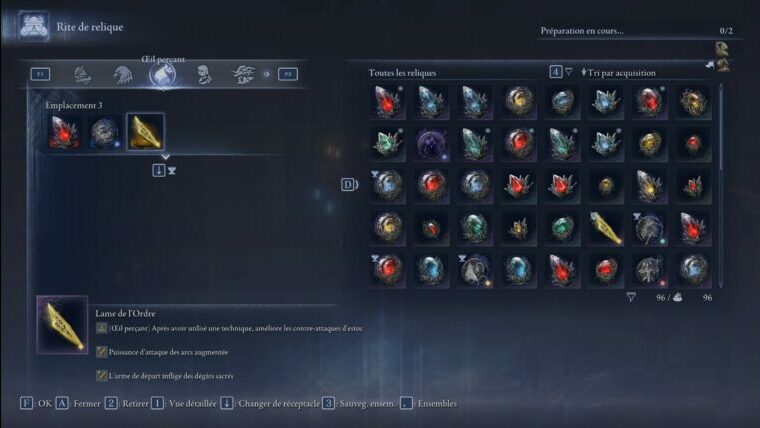
Task: Pick the golden blade relic in the relic grid
Action: [605, 228]
